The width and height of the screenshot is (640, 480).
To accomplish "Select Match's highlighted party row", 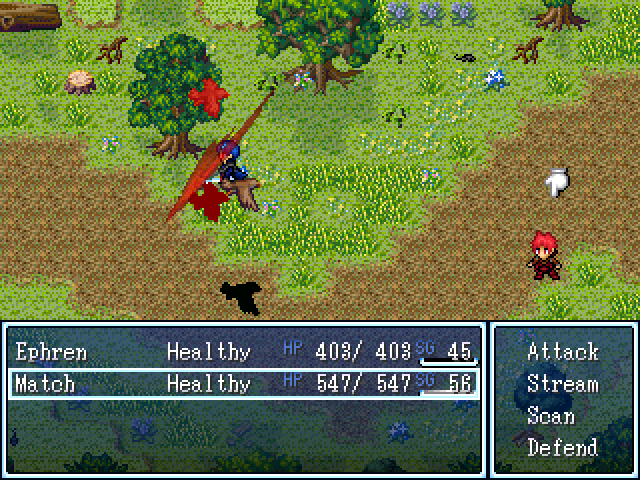I will [x=244, y=384].
